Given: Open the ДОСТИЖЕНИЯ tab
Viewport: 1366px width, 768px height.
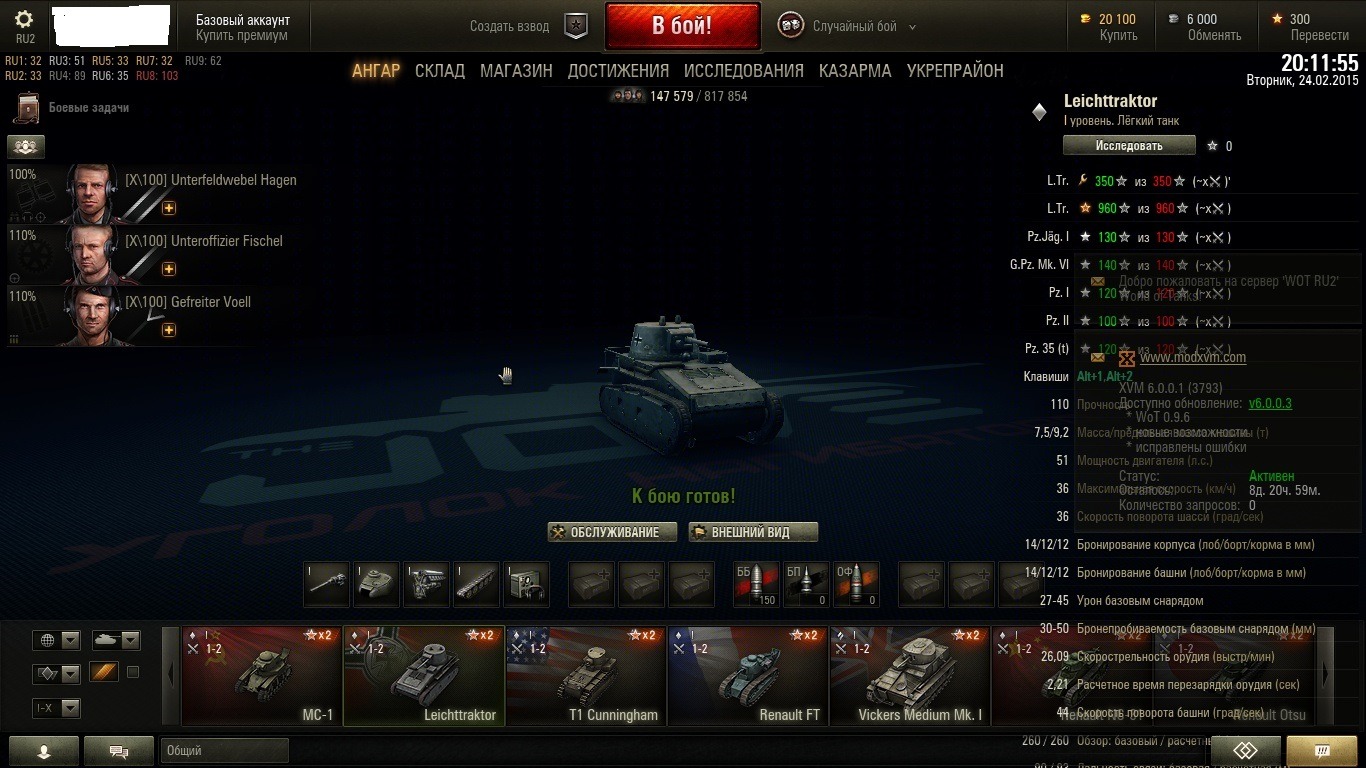Looking at the screenshot, I should [x=618, y=71].
